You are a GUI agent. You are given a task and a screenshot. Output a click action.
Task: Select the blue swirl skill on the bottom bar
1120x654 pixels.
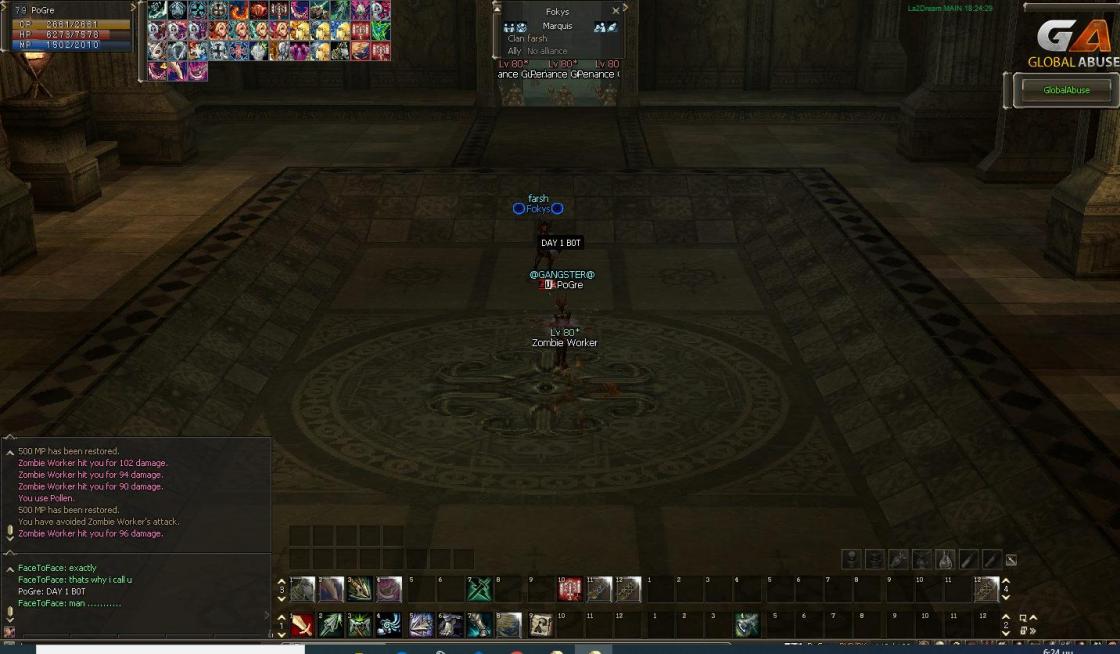pos(389,625)
